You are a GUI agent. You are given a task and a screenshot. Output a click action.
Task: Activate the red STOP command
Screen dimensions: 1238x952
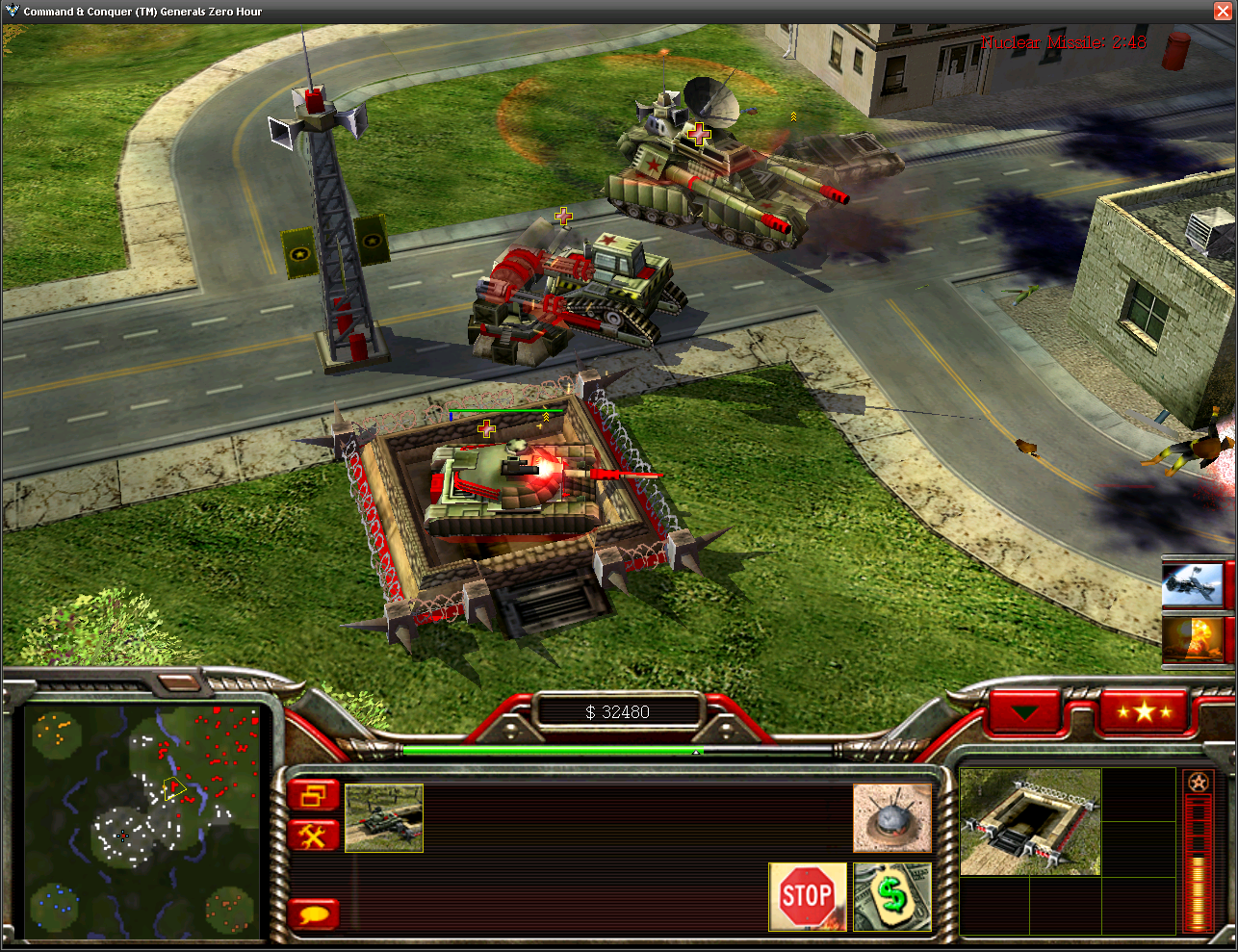807,897
